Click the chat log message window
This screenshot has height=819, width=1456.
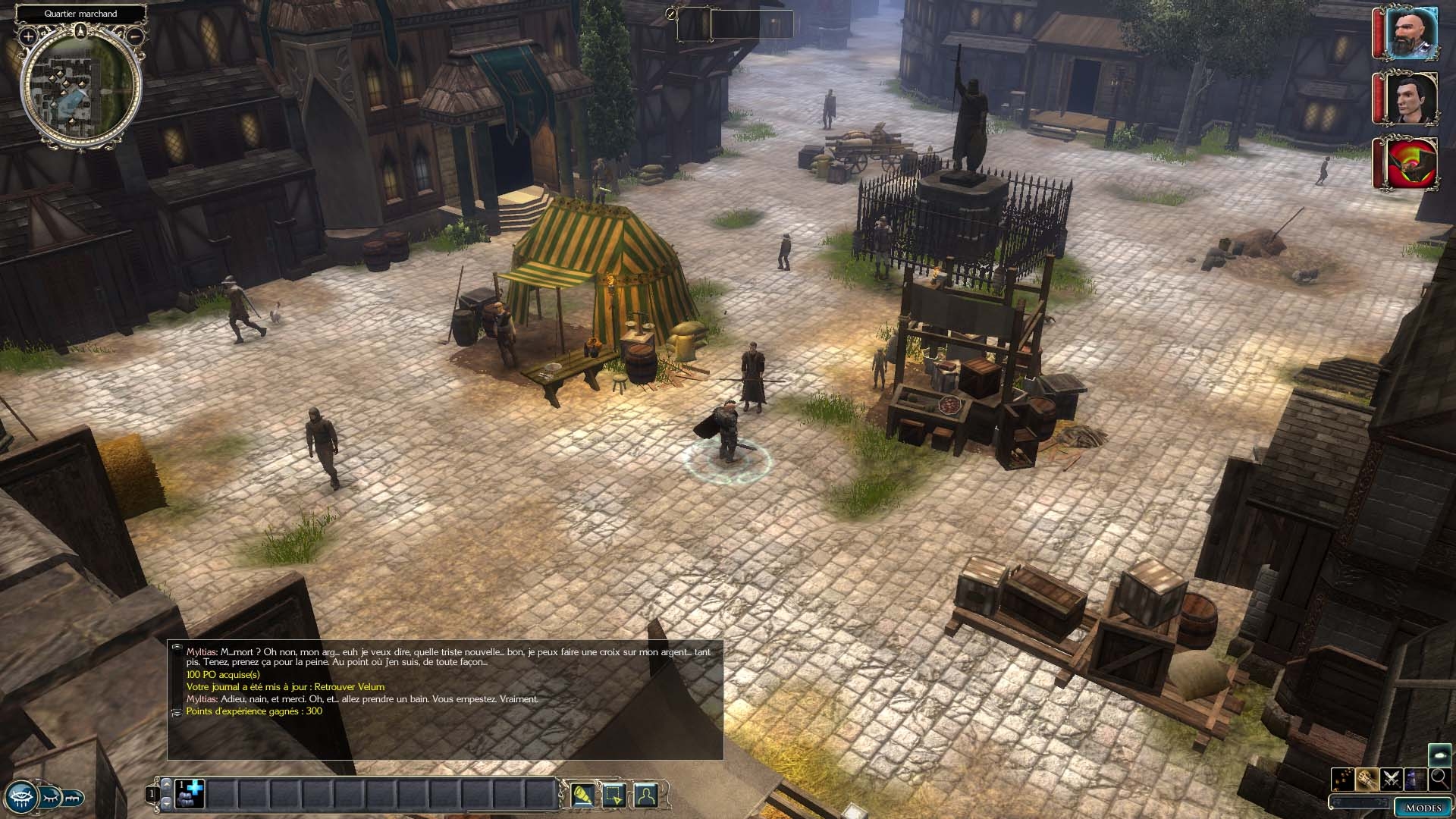coord(445,699)
